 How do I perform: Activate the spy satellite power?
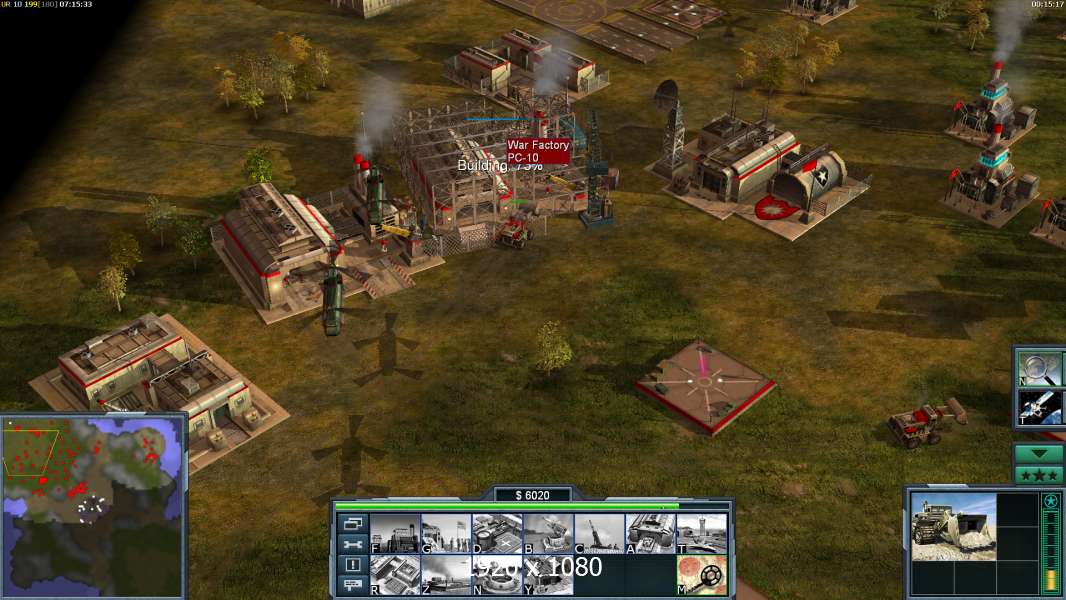(x=1041, y=407)
